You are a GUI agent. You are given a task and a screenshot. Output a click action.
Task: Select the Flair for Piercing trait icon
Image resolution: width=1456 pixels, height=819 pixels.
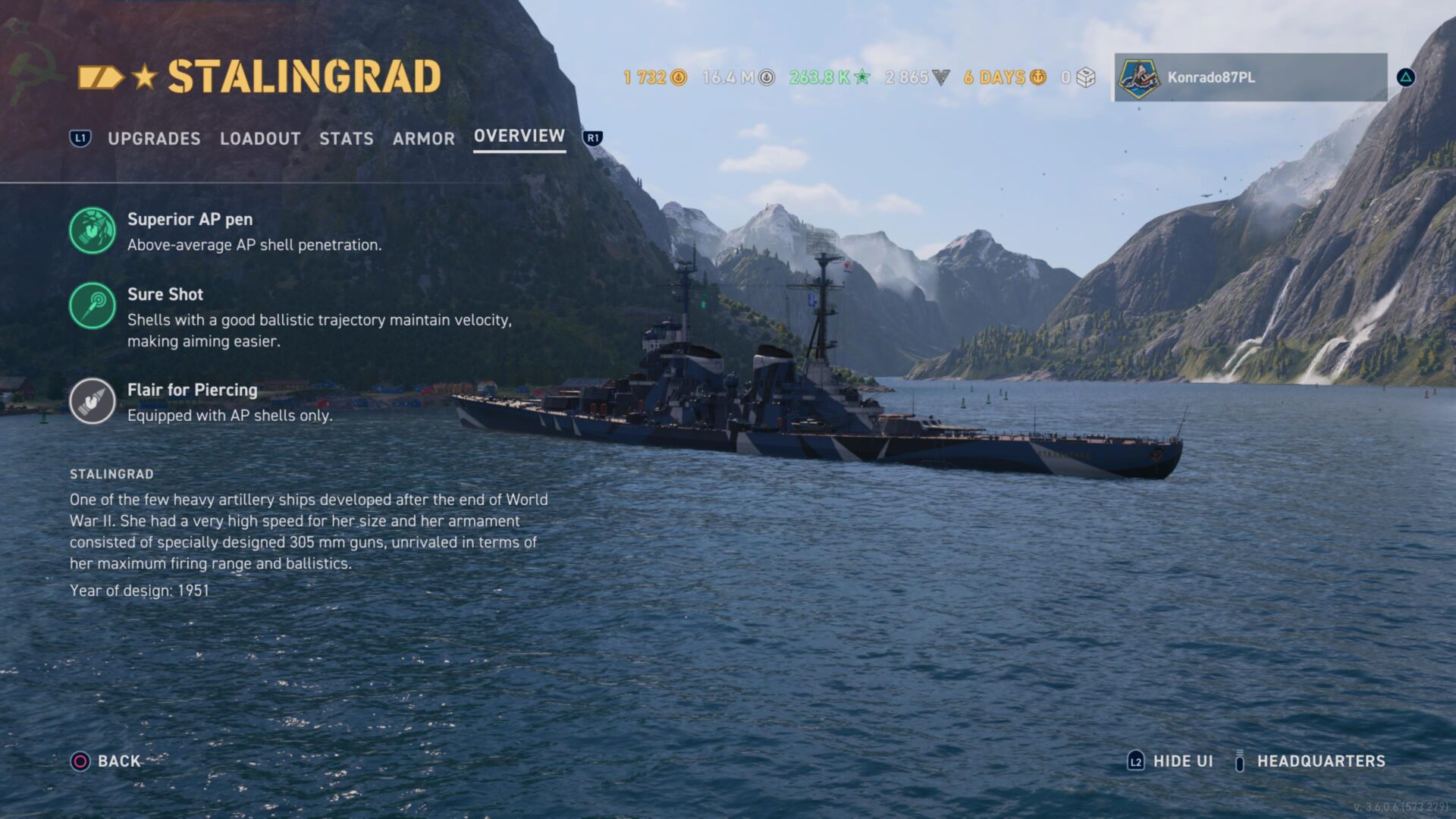point(93,401)
